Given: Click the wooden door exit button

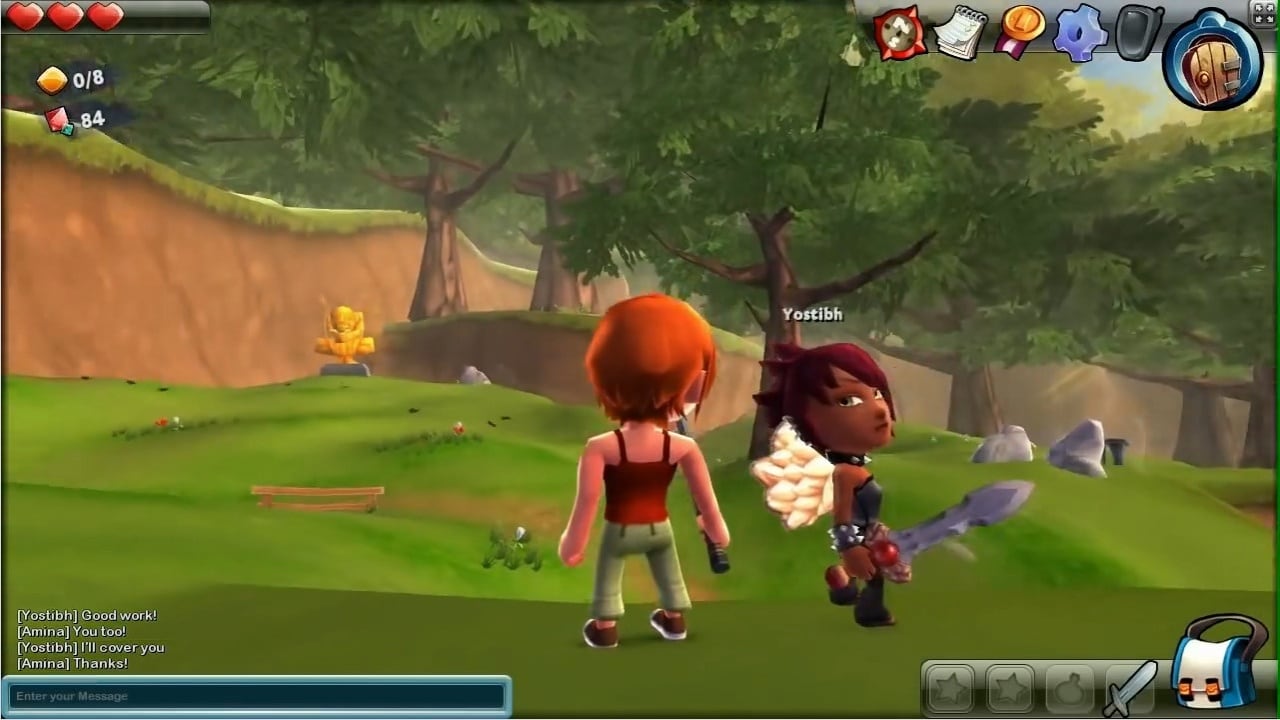Looking at the screenshot, I should [x=1212, y=60].
